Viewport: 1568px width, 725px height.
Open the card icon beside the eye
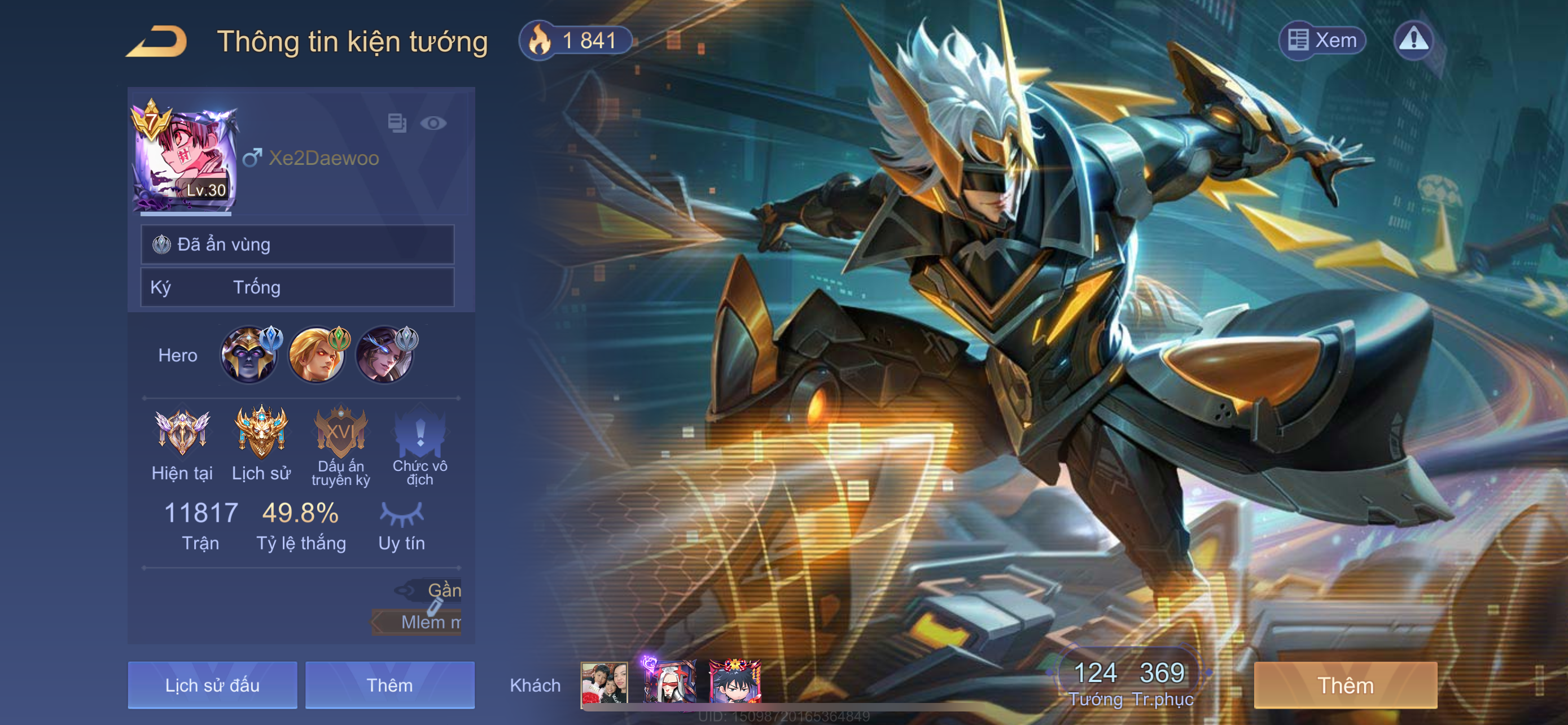point(397,123)
